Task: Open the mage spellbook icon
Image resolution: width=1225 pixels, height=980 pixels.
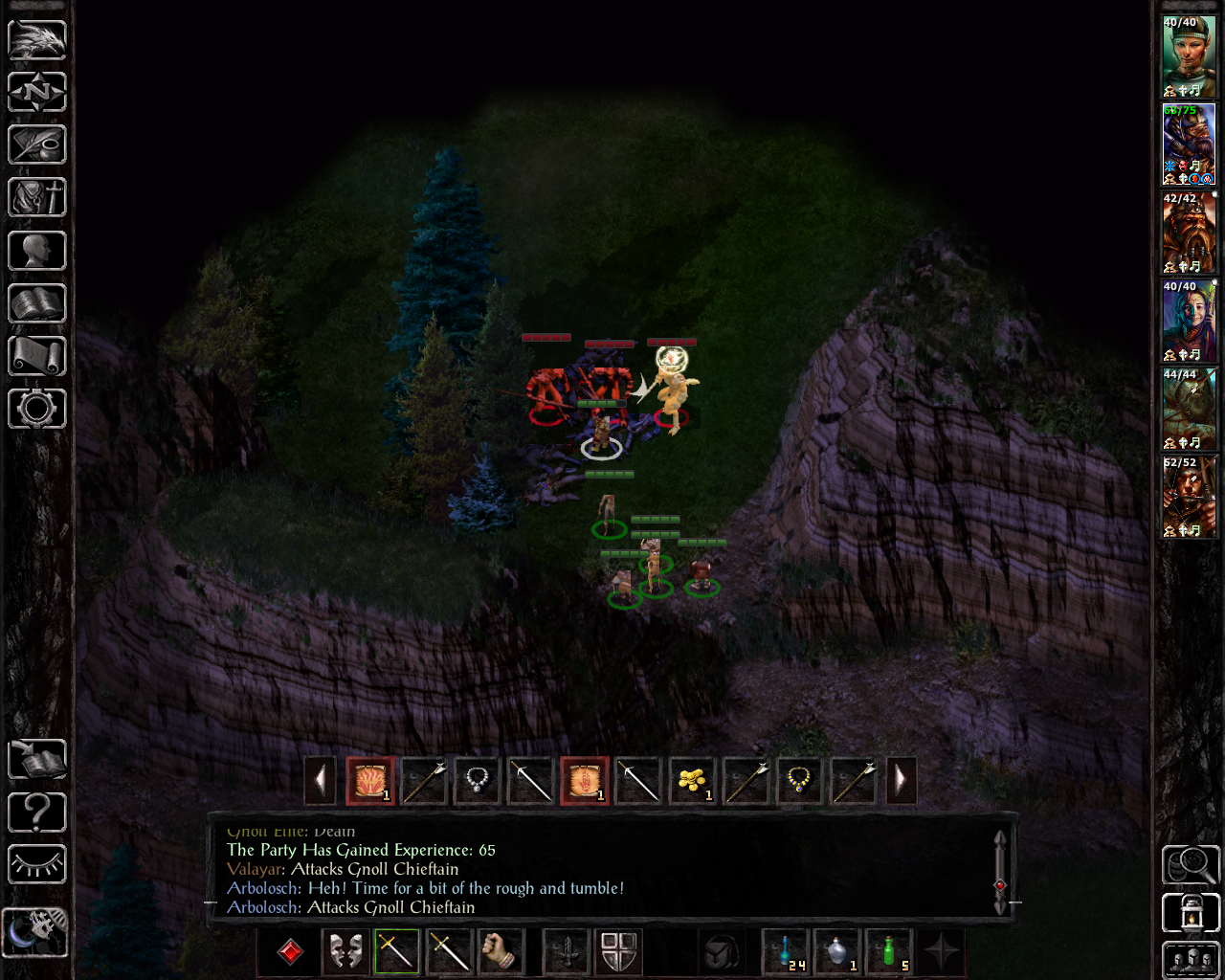Action: point(37,303)
